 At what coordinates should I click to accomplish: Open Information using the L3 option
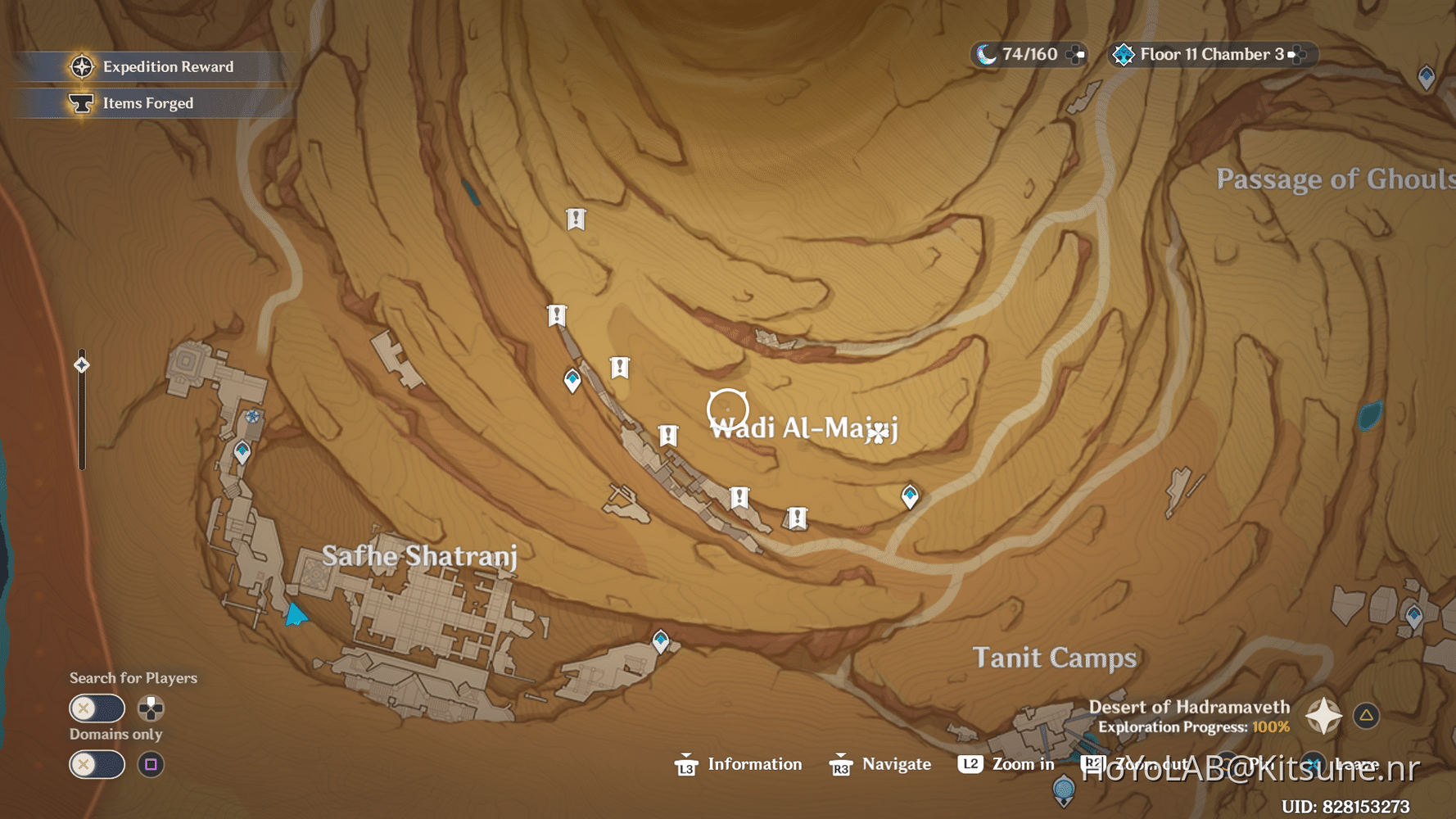point(738,764)
